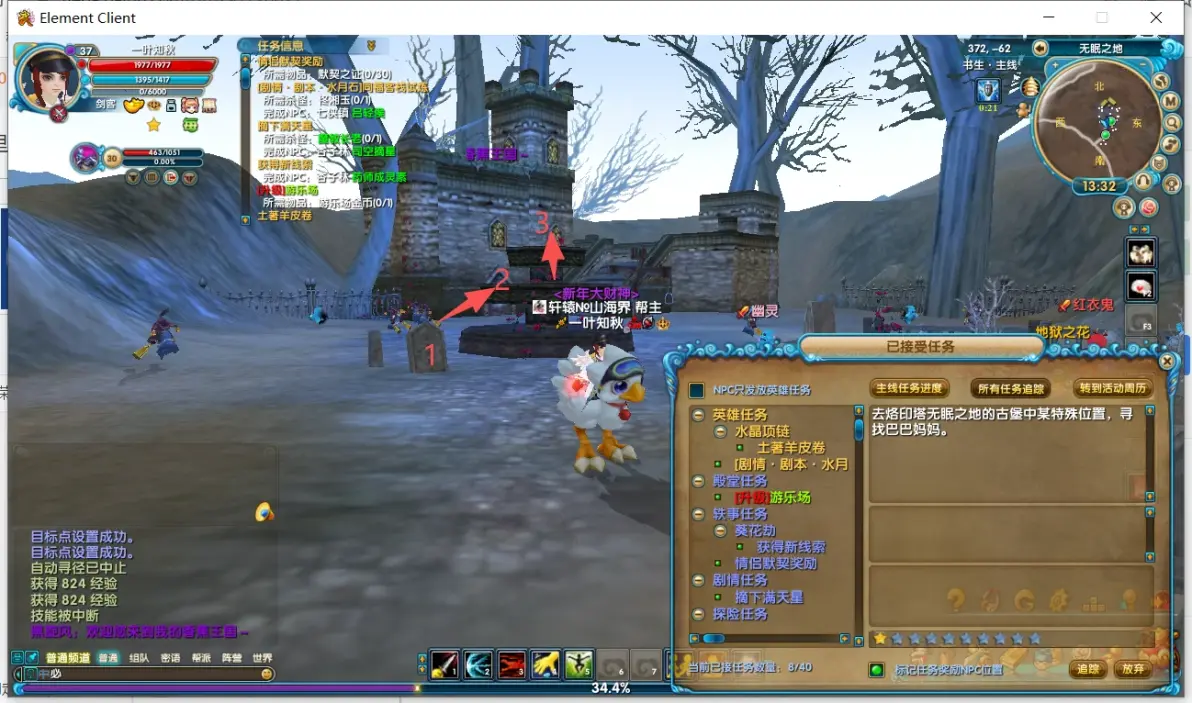Click the 所有任务追踪 button
1192x703 pixels.
tap(1011, 388)
